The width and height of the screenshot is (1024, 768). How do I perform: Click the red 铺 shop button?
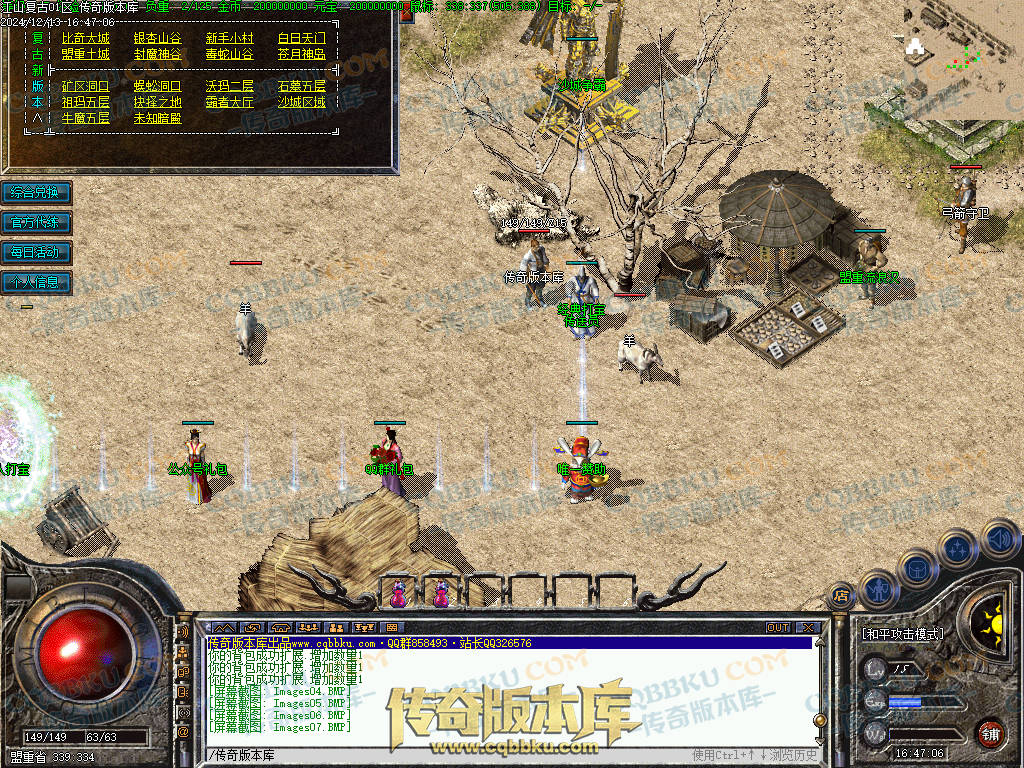pyautogui.click(x=990, y=733)
